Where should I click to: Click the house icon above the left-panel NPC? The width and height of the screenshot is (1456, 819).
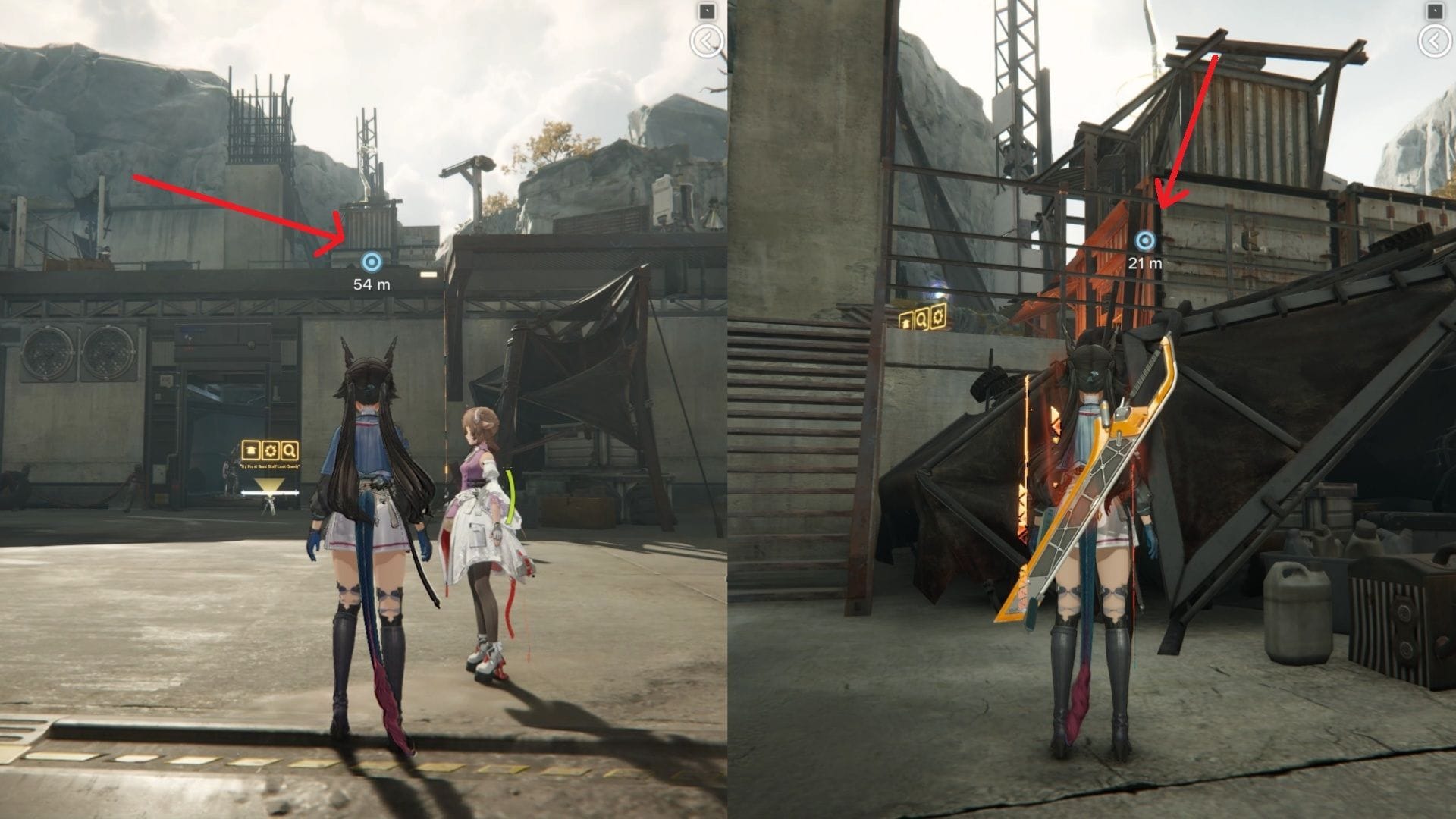coord(251,450)
